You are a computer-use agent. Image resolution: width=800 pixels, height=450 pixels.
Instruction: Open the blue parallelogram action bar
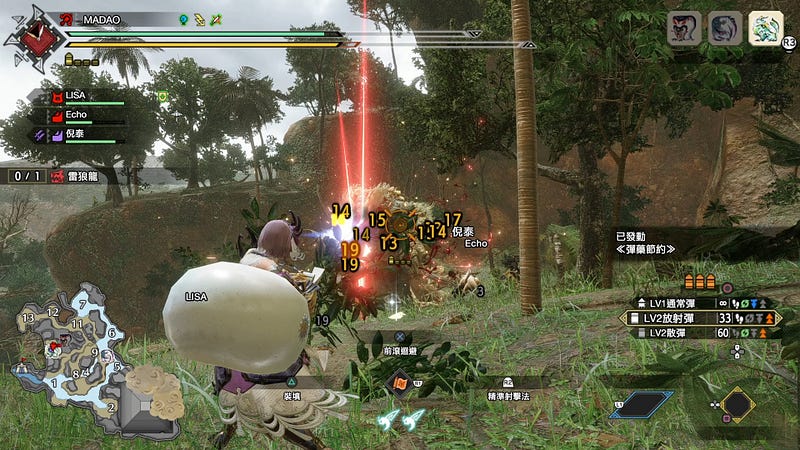coord(641,404)
